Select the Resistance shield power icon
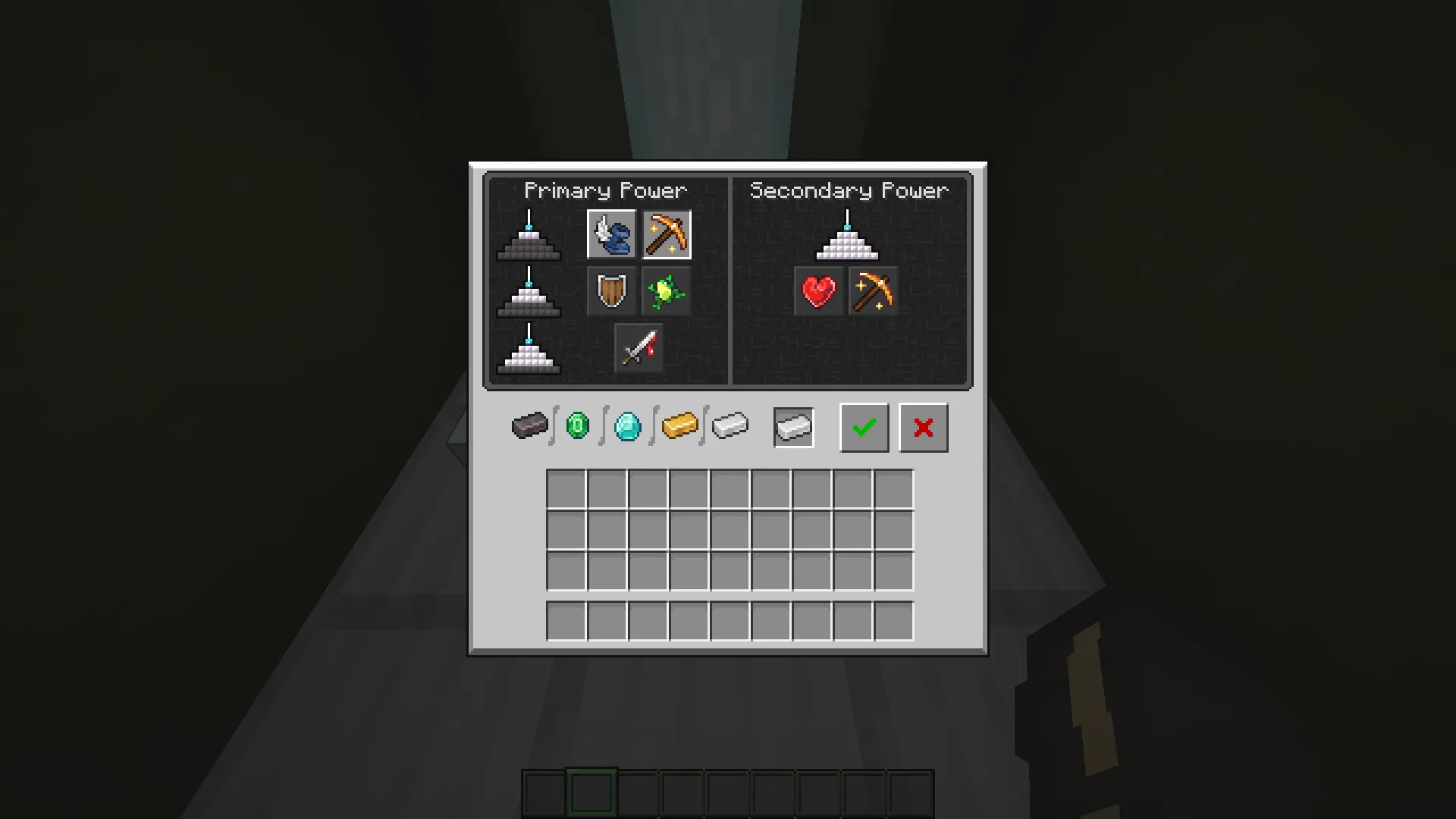Screen dimensions: 1456x819 pyautogui.click(x=611, y=291)
